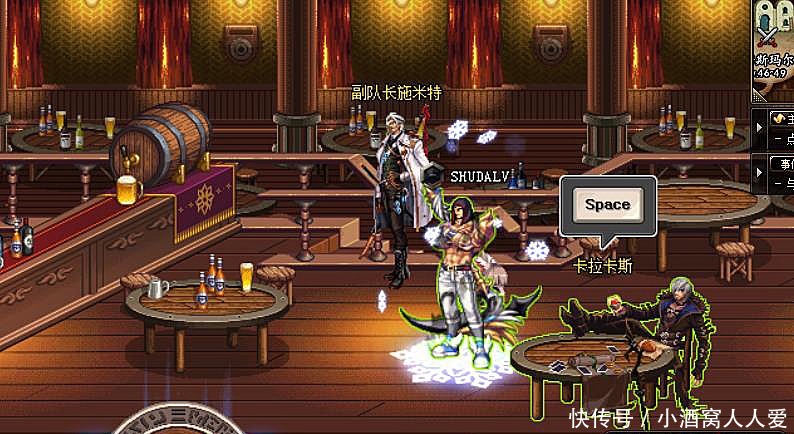
Task: Click the Space speech bubble above the NPC
Action: (x=607, y=206)
